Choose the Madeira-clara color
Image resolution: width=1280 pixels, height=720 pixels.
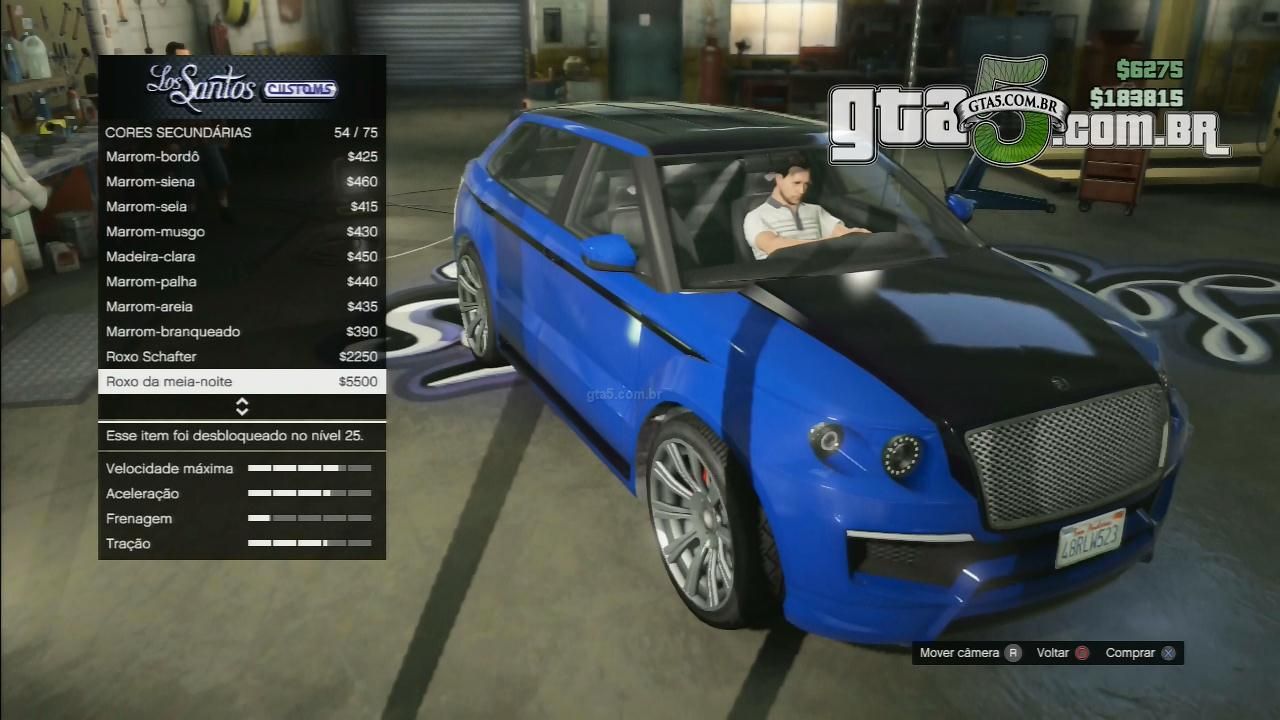tap(241, 257)
